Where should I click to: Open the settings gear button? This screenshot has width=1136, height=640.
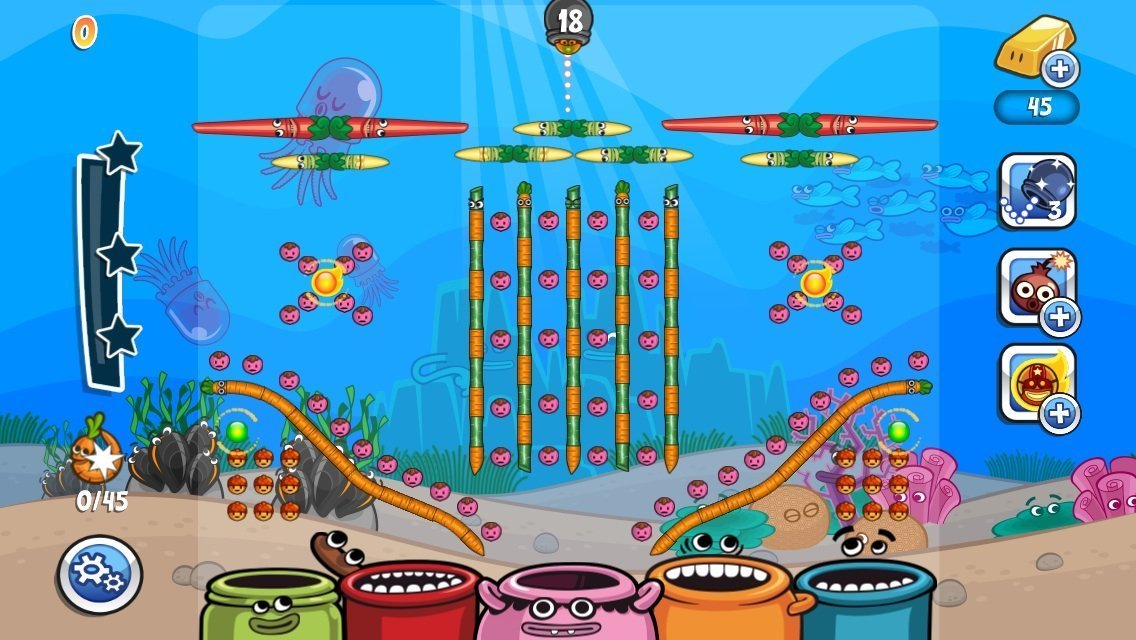click(x=99, y=574)
